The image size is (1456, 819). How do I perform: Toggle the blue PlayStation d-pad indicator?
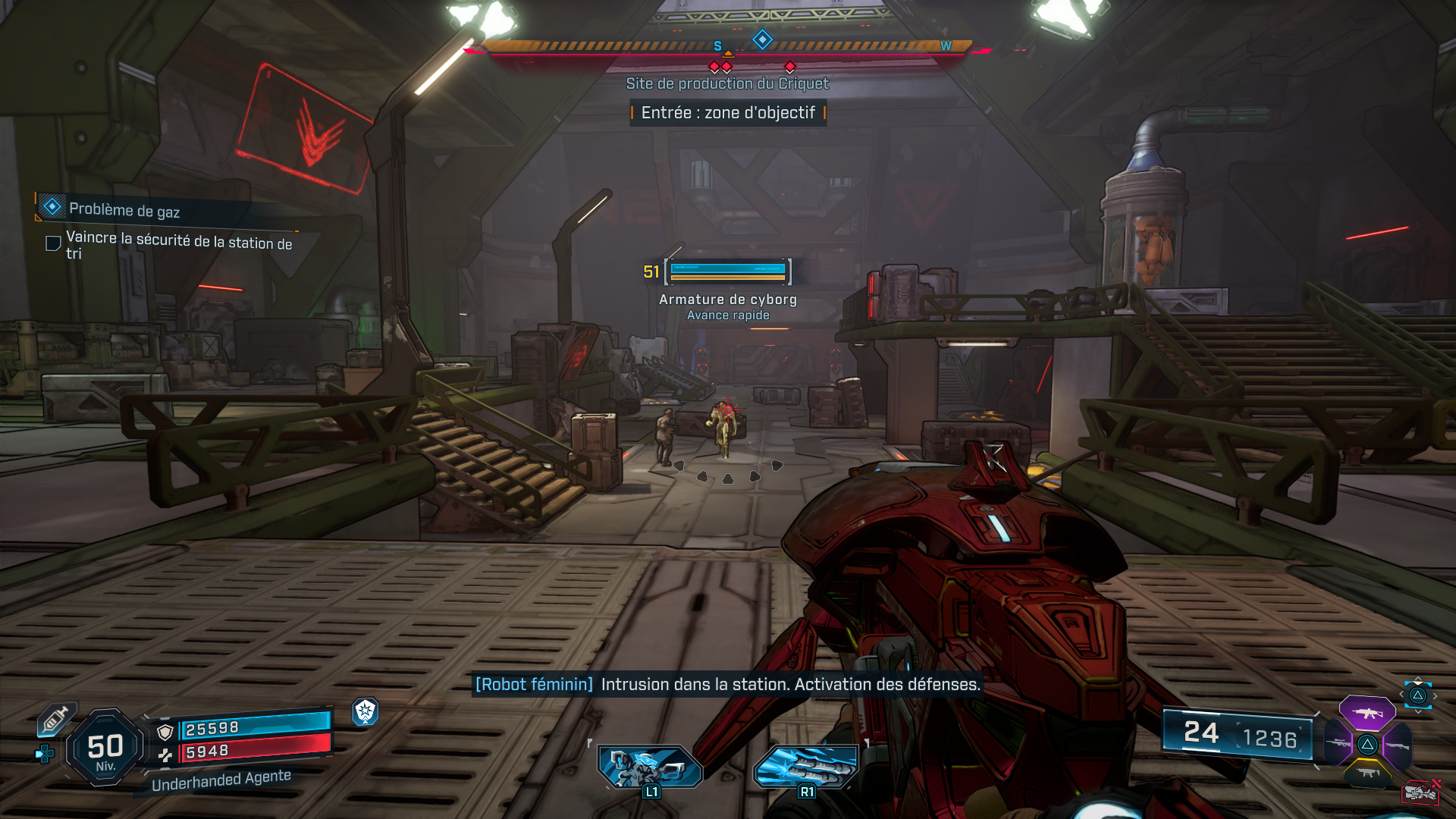[45, 754]
